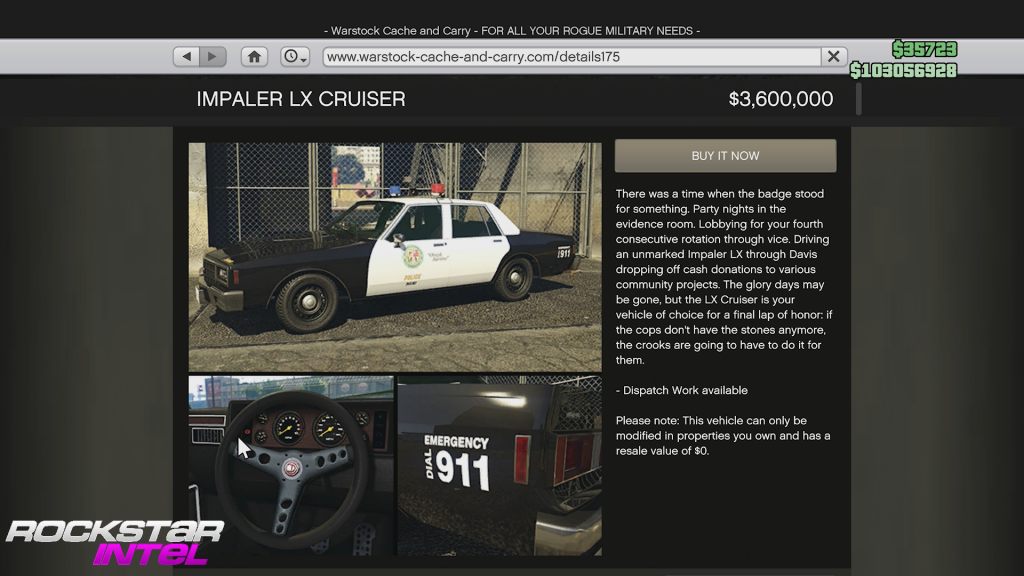Open the browser home page

point(255,57)
